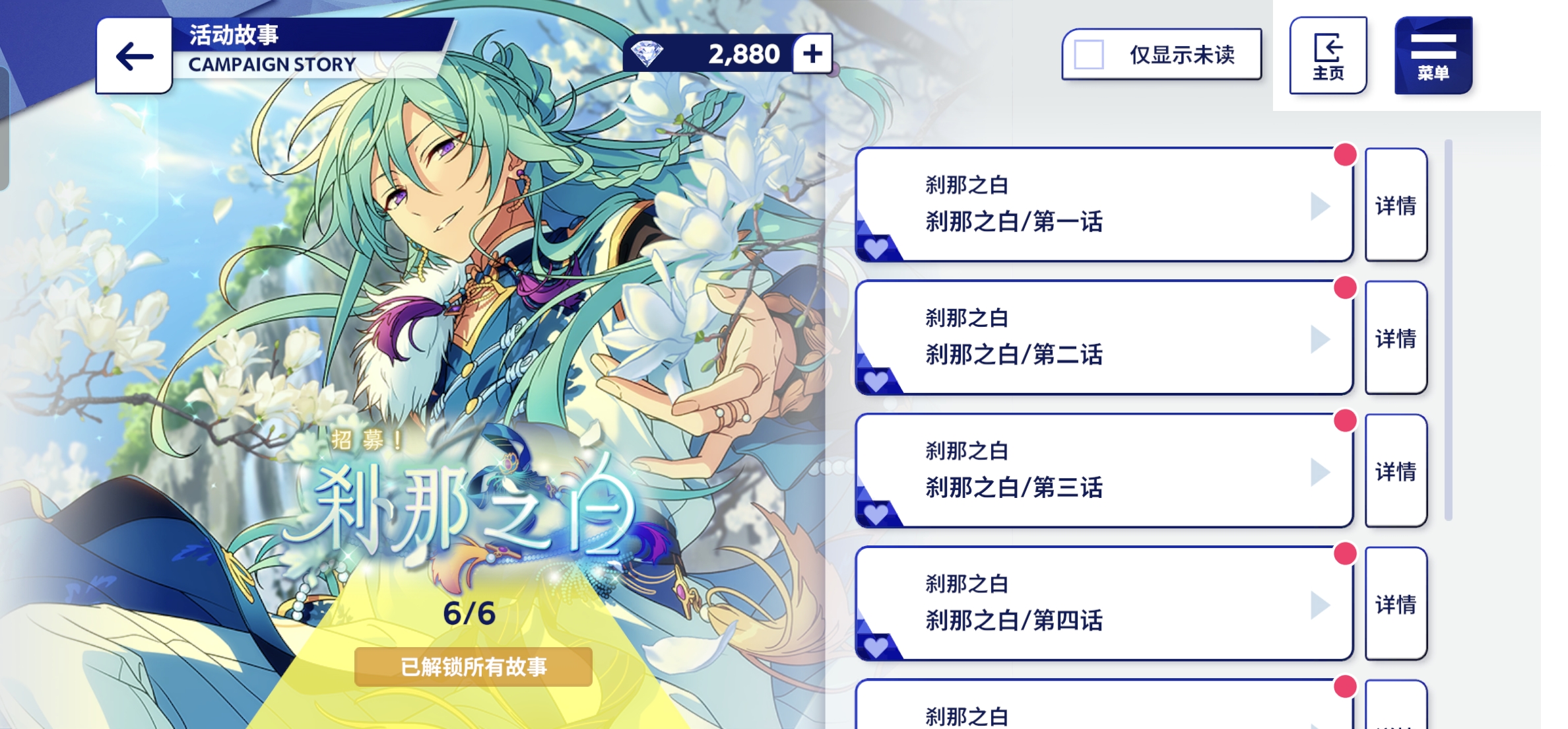Go back with the arrow button
The width and height of the screenshot is (1568, 729).
134,56
